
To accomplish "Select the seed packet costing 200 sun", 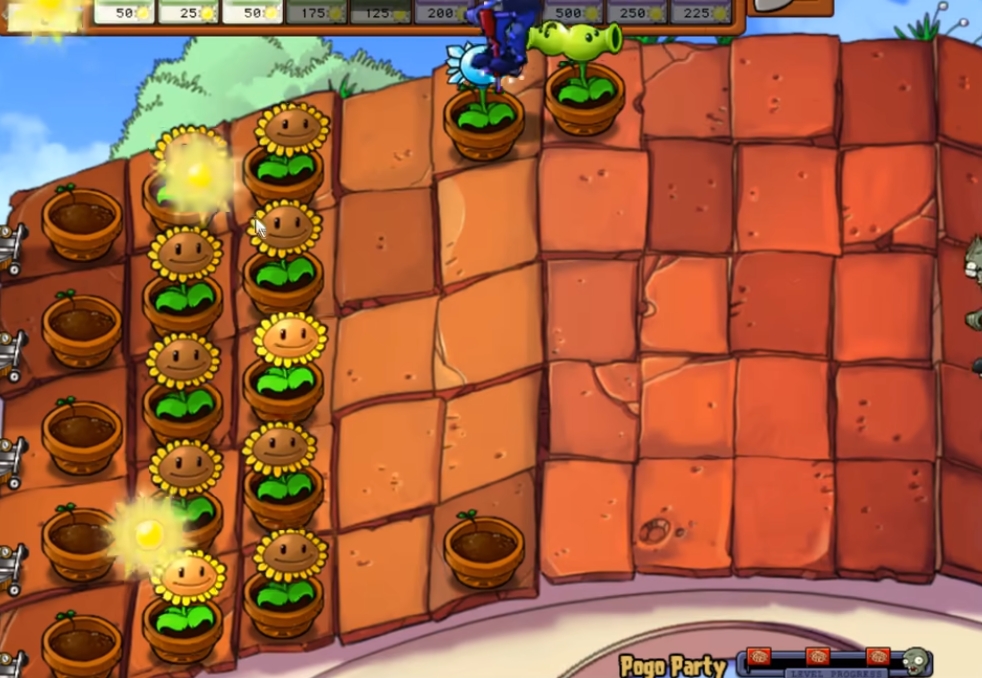I will tap(441, 11).
